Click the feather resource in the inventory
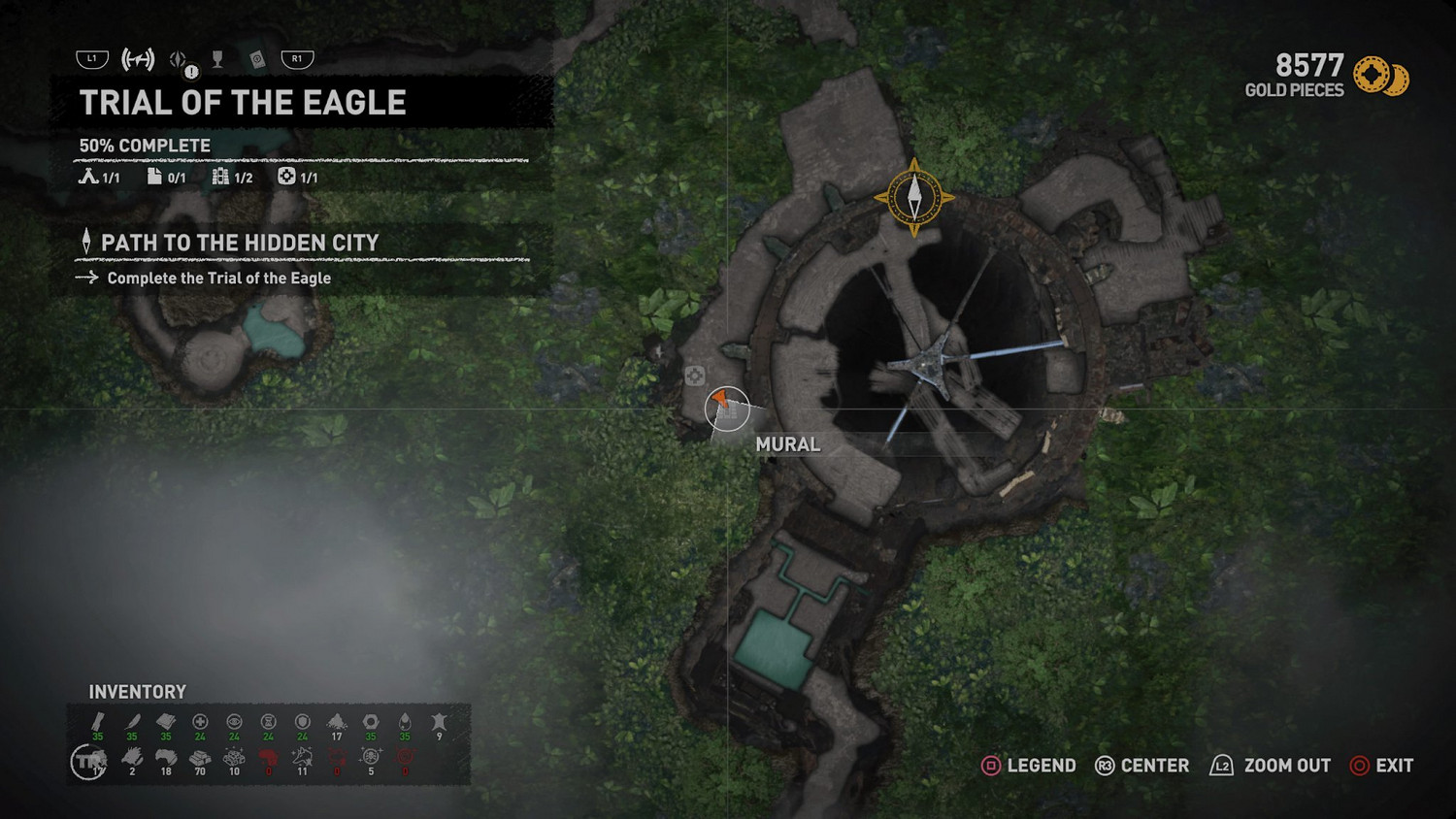 tap(132, 723)
